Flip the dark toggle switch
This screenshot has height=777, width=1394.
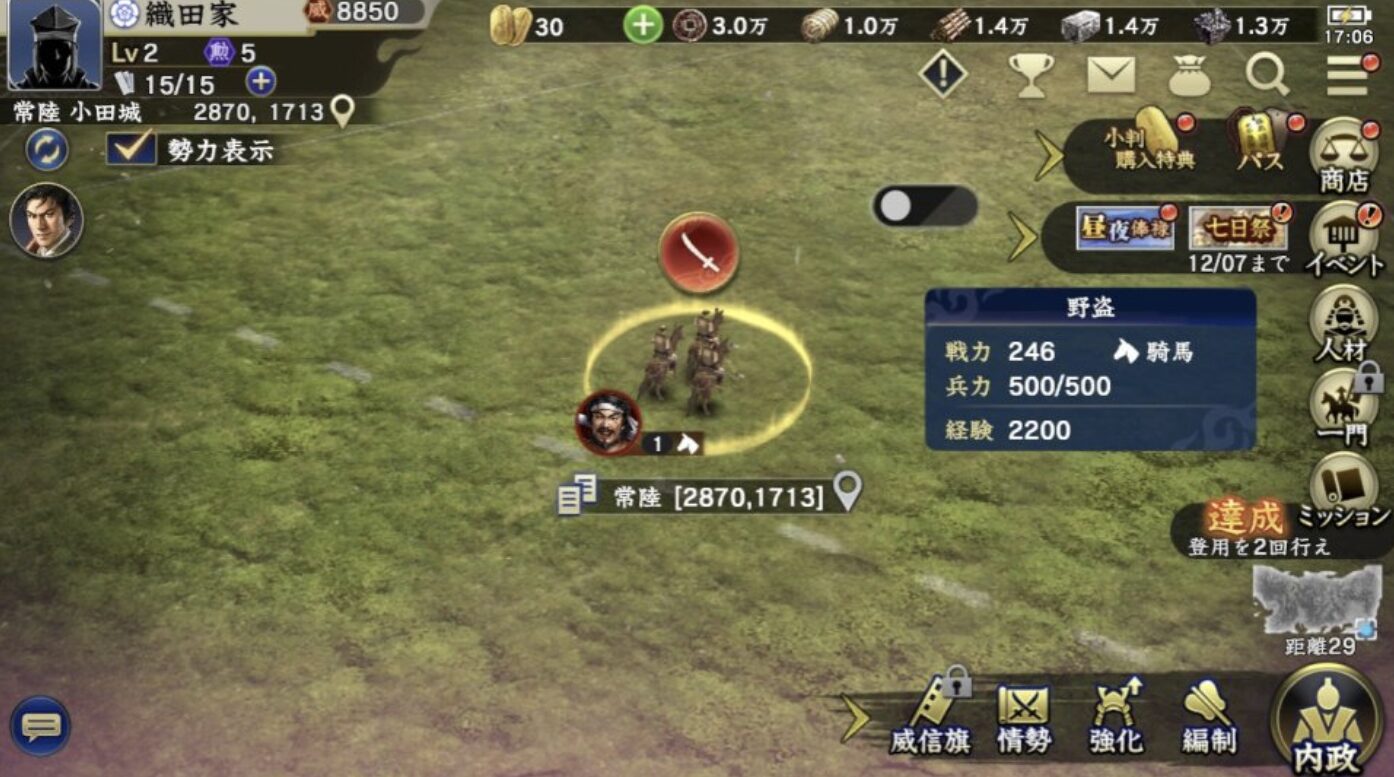point(924,206)
